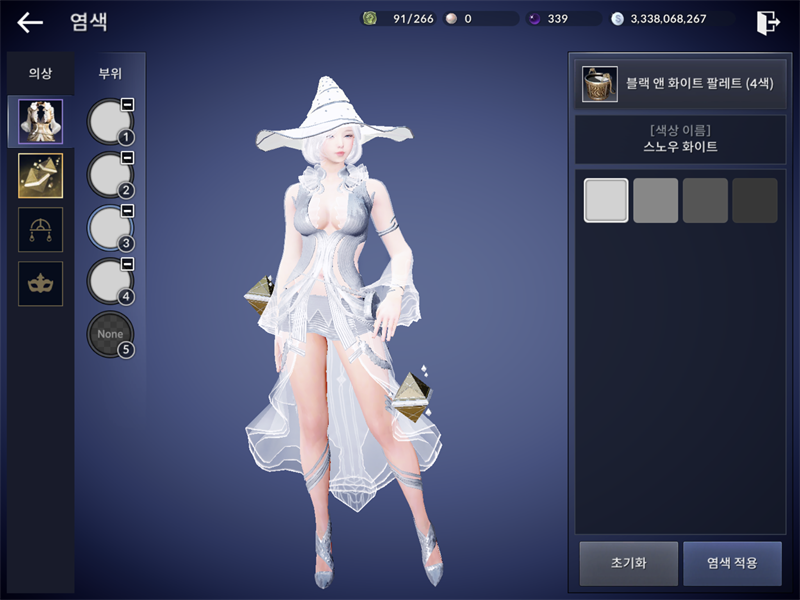Click the exit door icon
800x600 pixels.
click(x=768, y=22)
